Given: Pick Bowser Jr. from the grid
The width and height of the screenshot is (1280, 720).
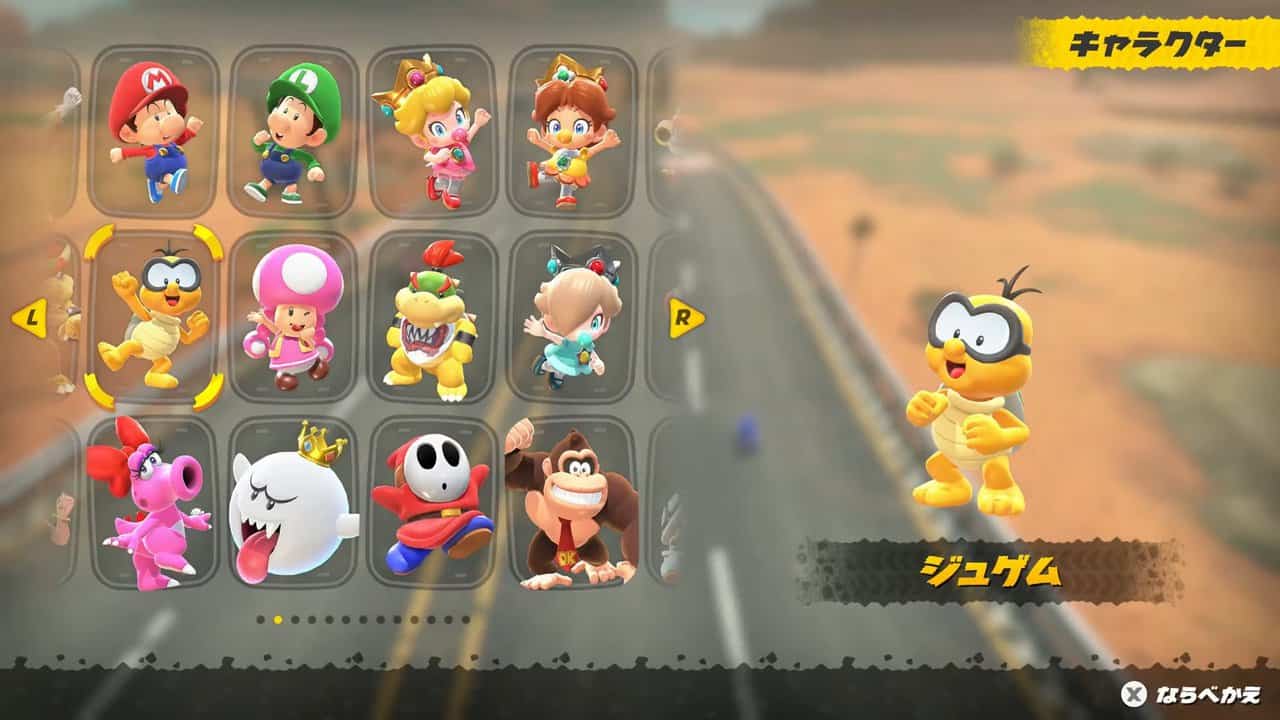Looking at the screenshot, I should [432, 317].
